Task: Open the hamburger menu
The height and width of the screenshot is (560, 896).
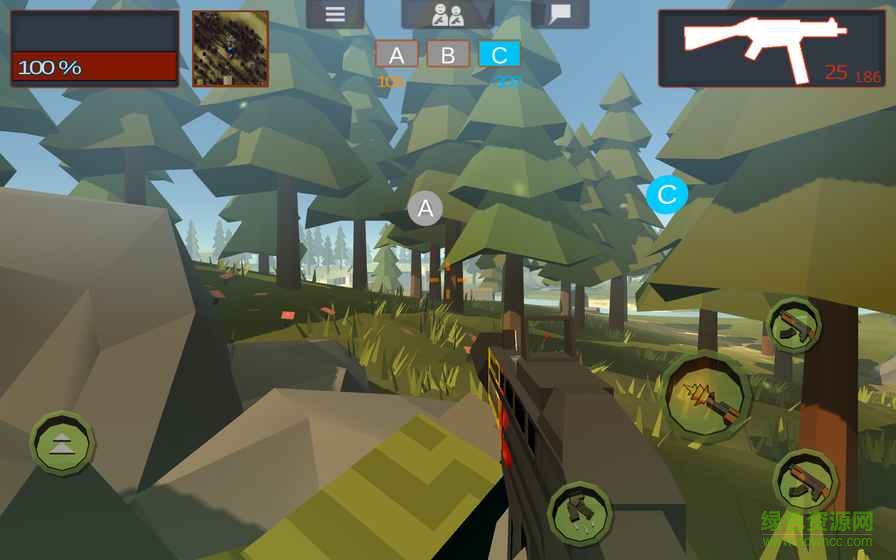Action: [335, 14]
